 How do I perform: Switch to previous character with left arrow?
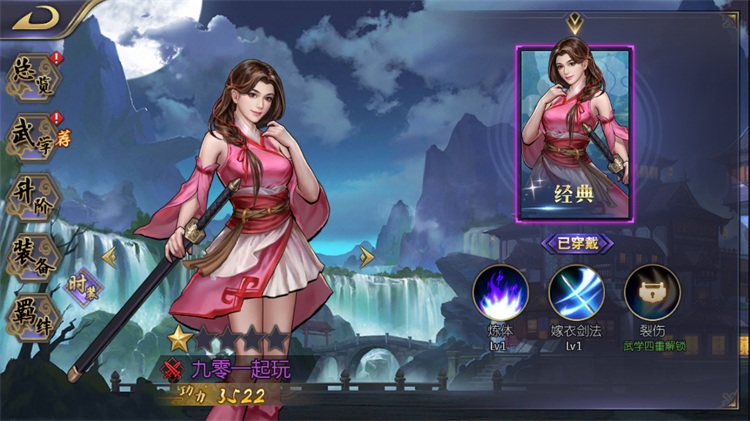[x=110, y=257]
